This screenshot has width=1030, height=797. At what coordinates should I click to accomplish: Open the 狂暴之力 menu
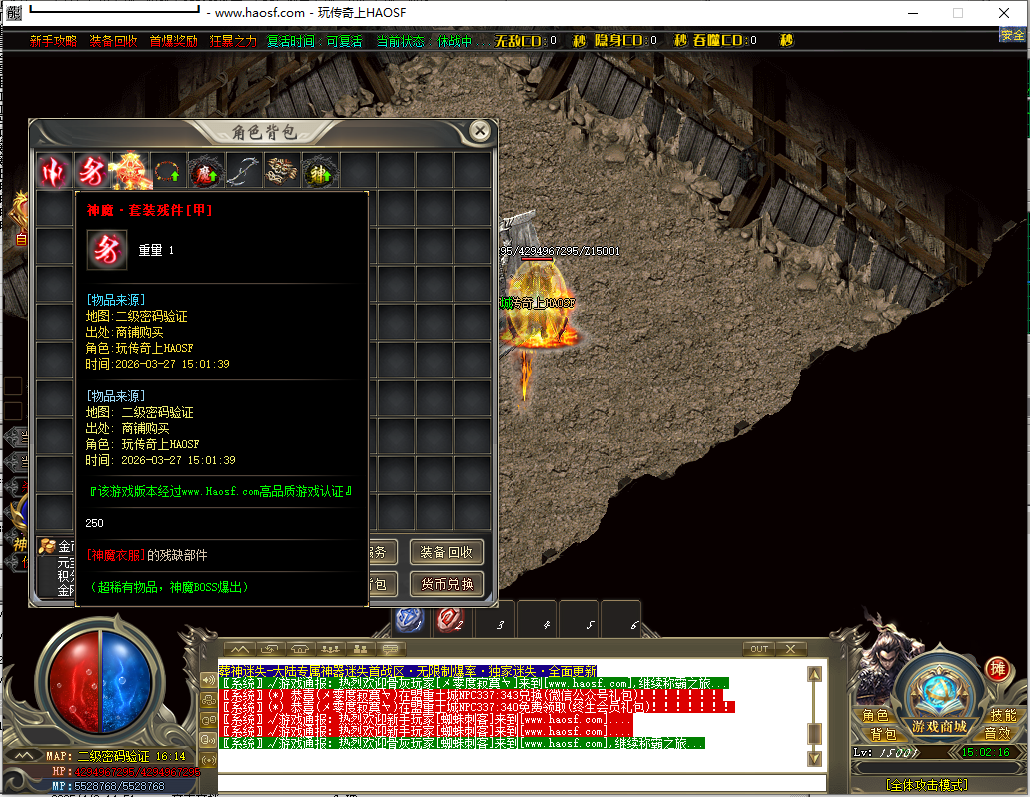tap(232, 41)
